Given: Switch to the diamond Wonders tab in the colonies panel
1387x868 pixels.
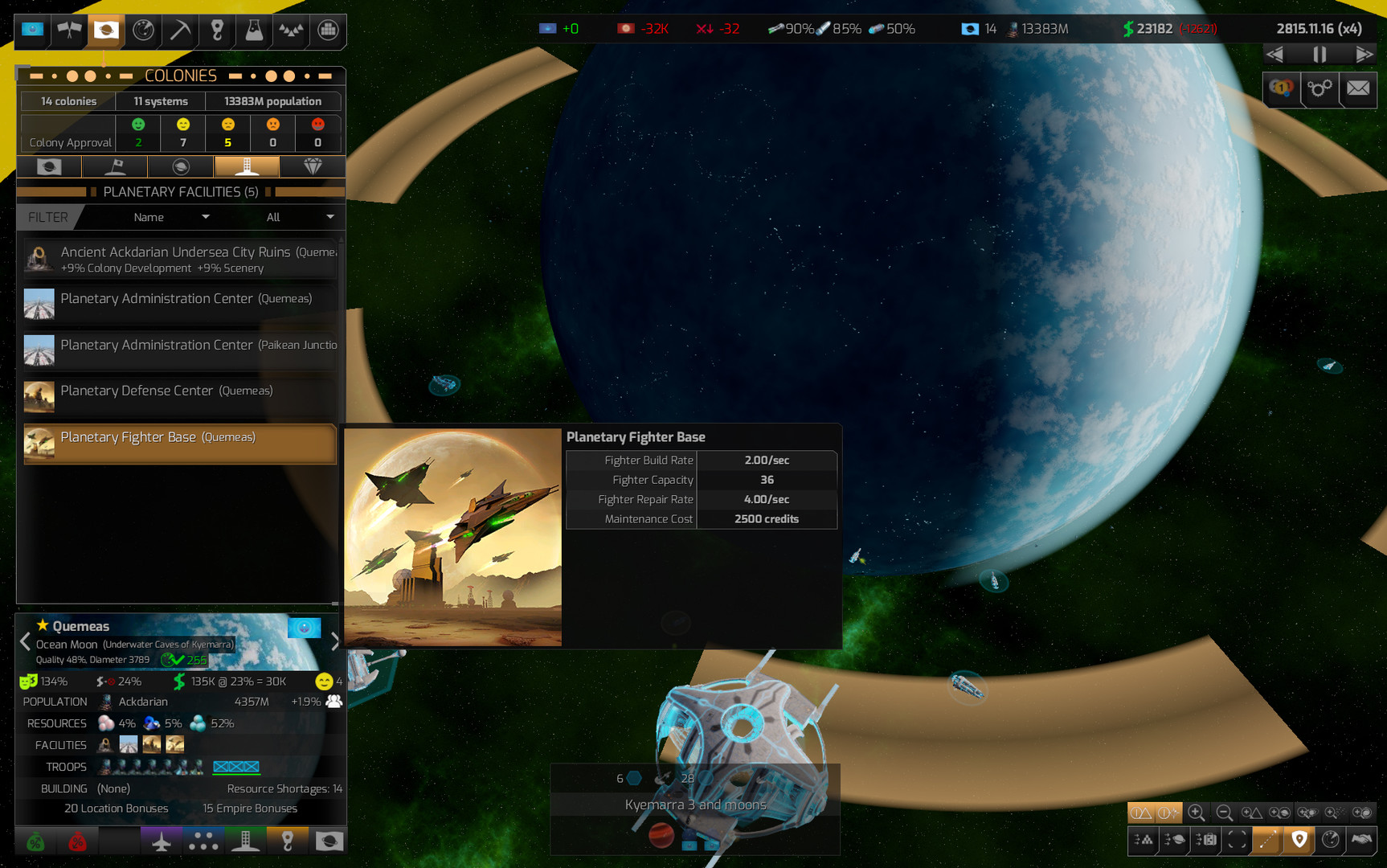Looking at the screenshot, I should pyautogui.click(x=313, y=166).
